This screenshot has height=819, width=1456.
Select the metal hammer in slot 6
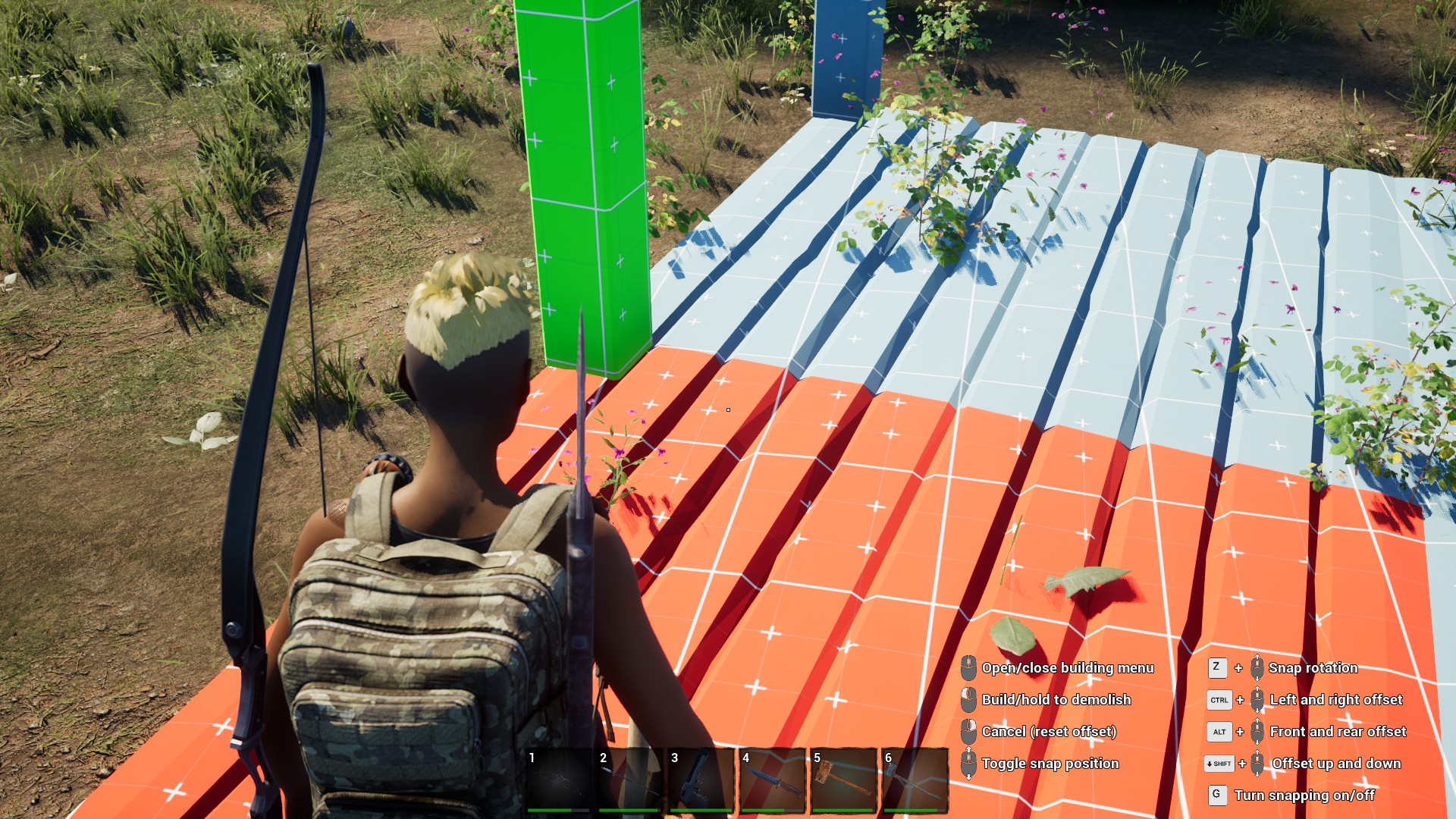coord(915,780)
